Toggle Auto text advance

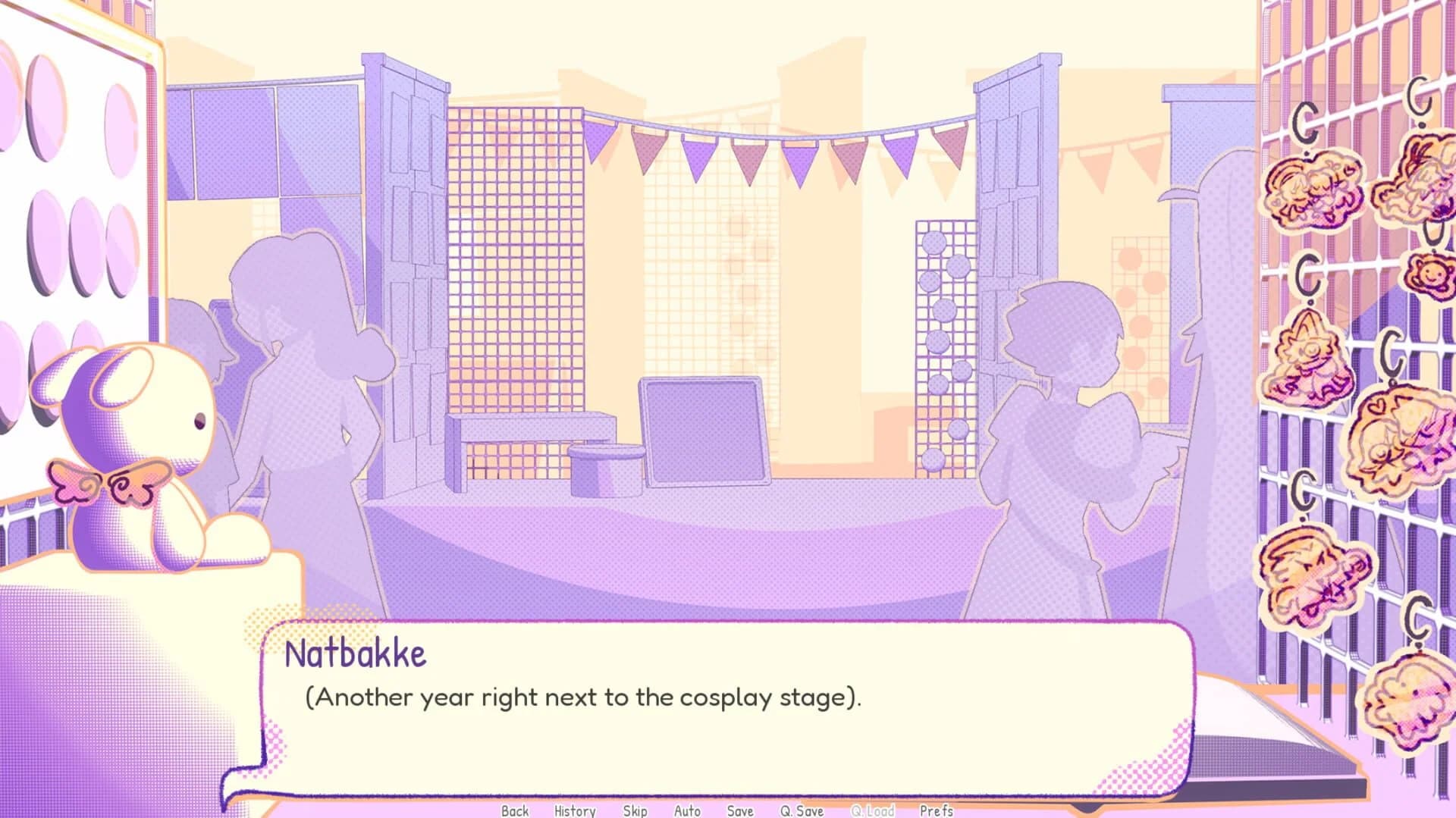point(686,810)
